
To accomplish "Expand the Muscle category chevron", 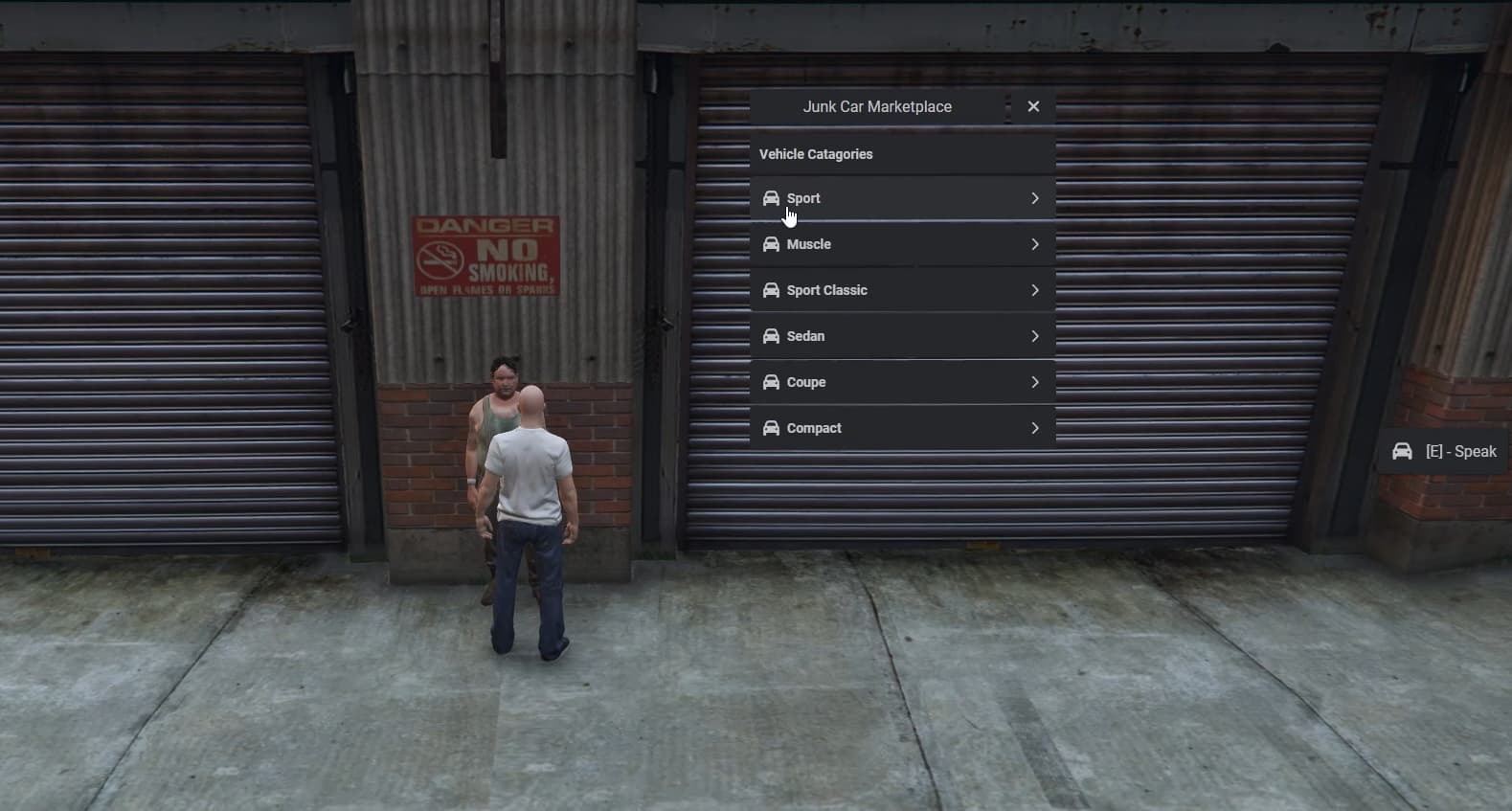I will click(x=1036, y=244).
